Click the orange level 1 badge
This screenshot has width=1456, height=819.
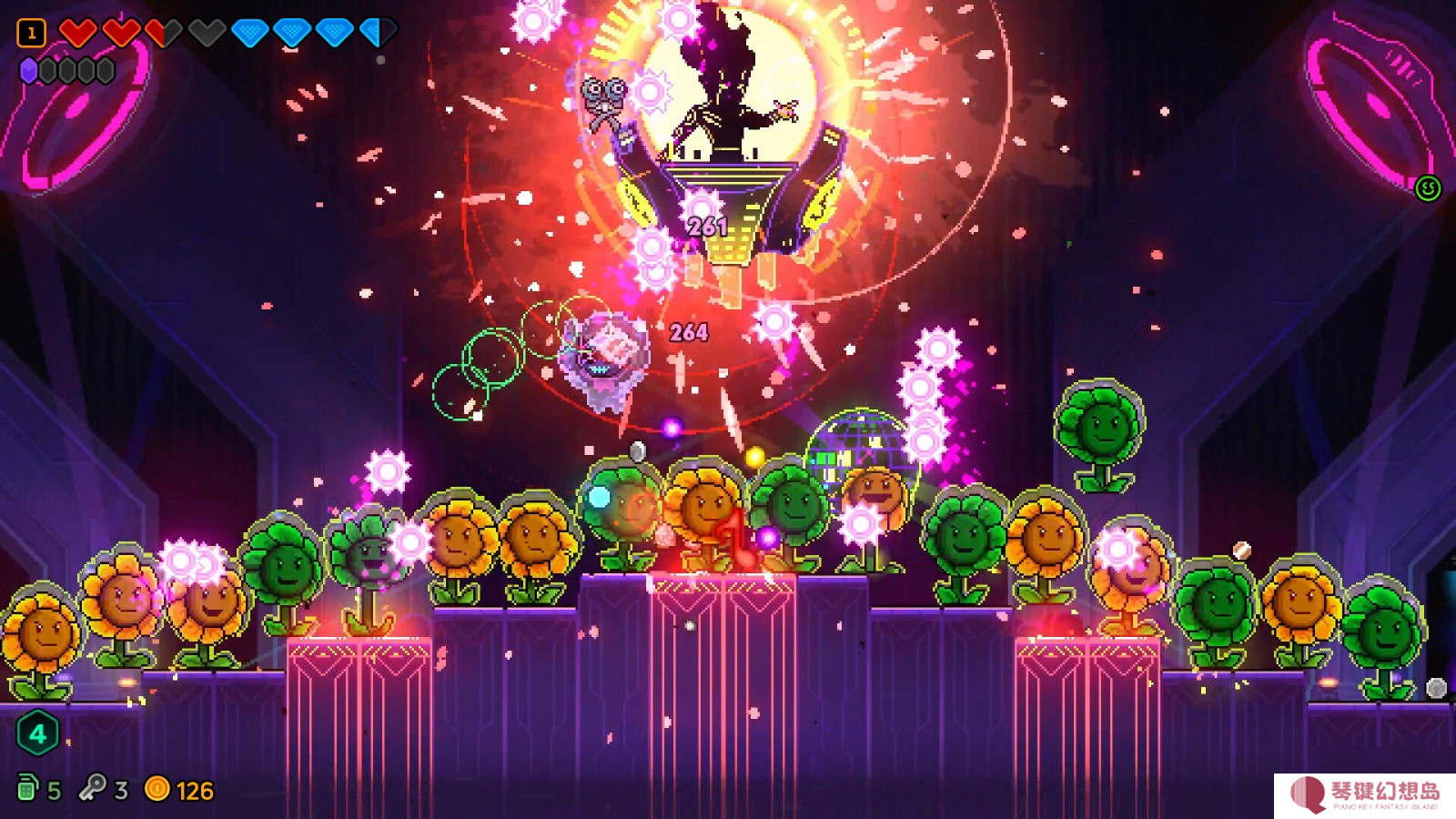click(31, 34)
